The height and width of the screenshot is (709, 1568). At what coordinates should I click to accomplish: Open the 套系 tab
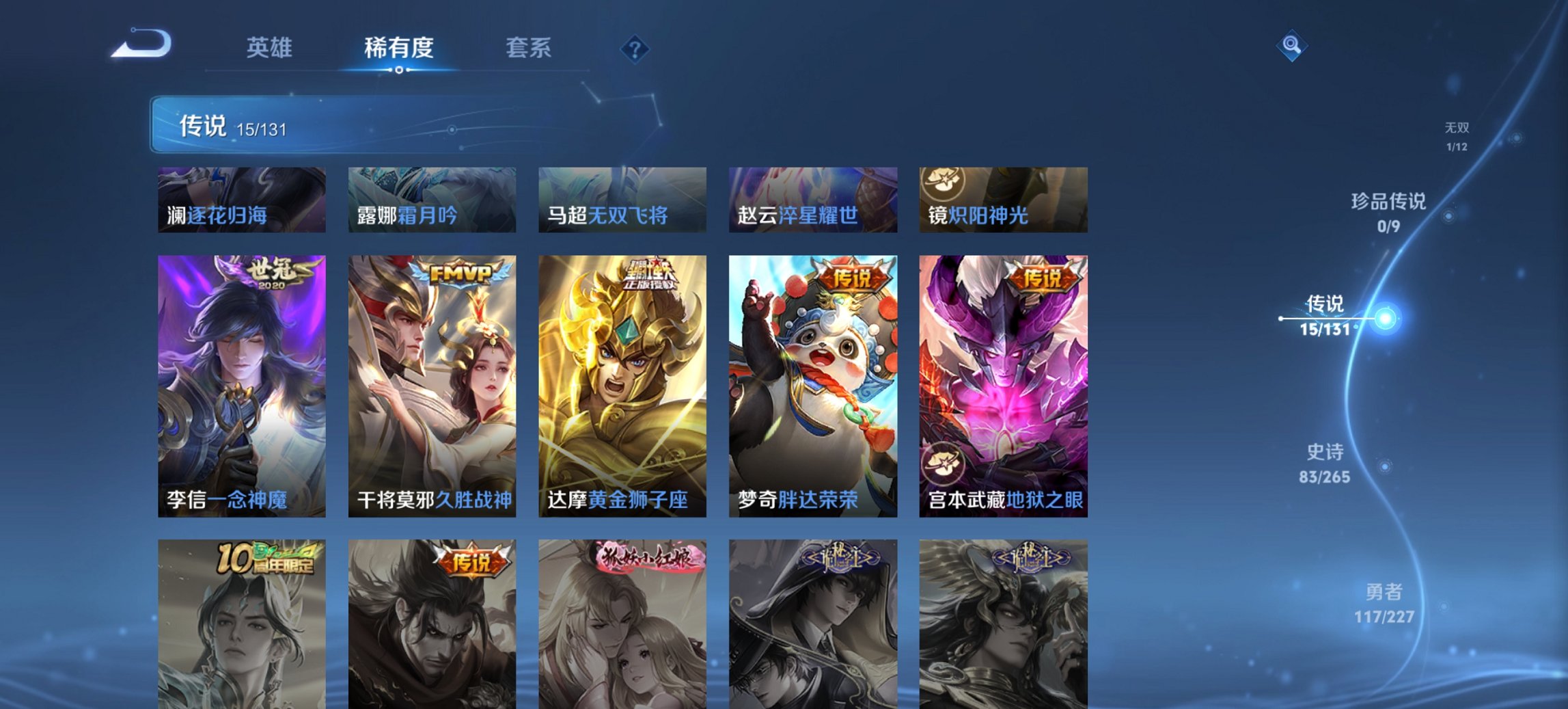pyautogui.click(x=529, y=48)
